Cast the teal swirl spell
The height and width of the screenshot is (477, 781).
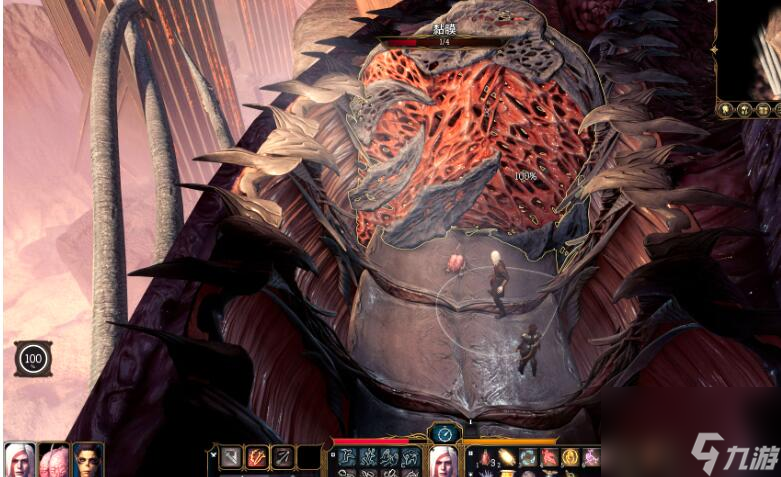point(528,458)
